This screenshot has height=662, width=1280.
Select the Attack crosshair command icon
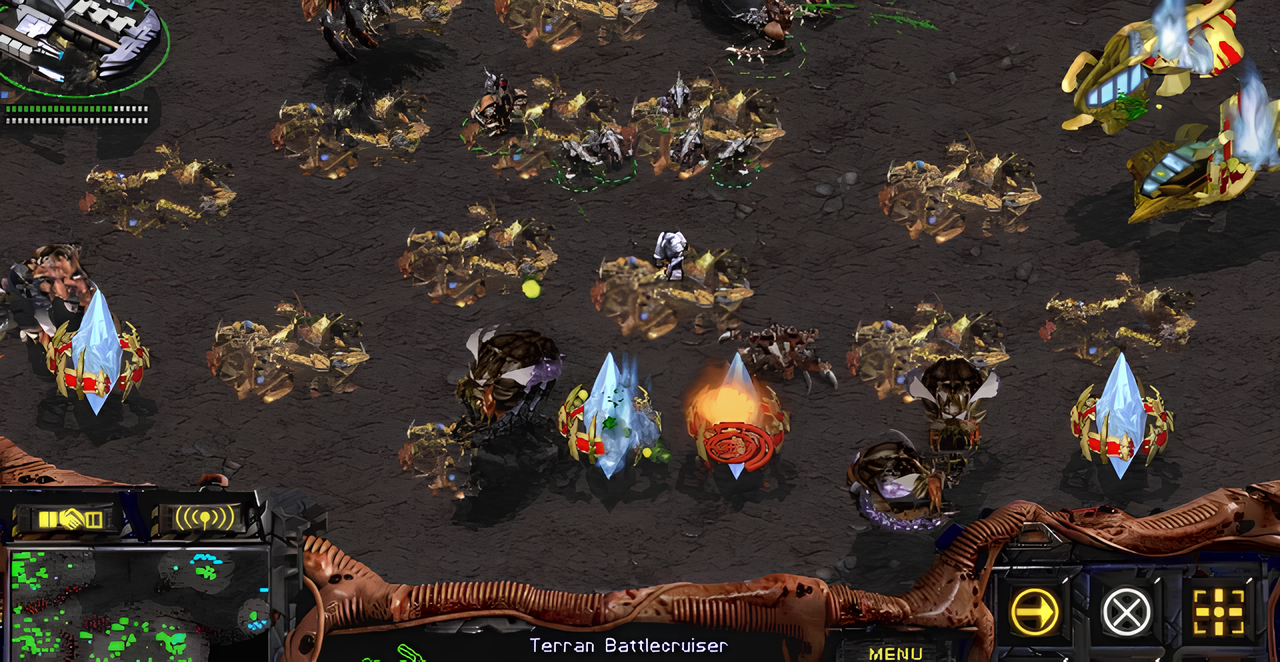[1218, 611]
